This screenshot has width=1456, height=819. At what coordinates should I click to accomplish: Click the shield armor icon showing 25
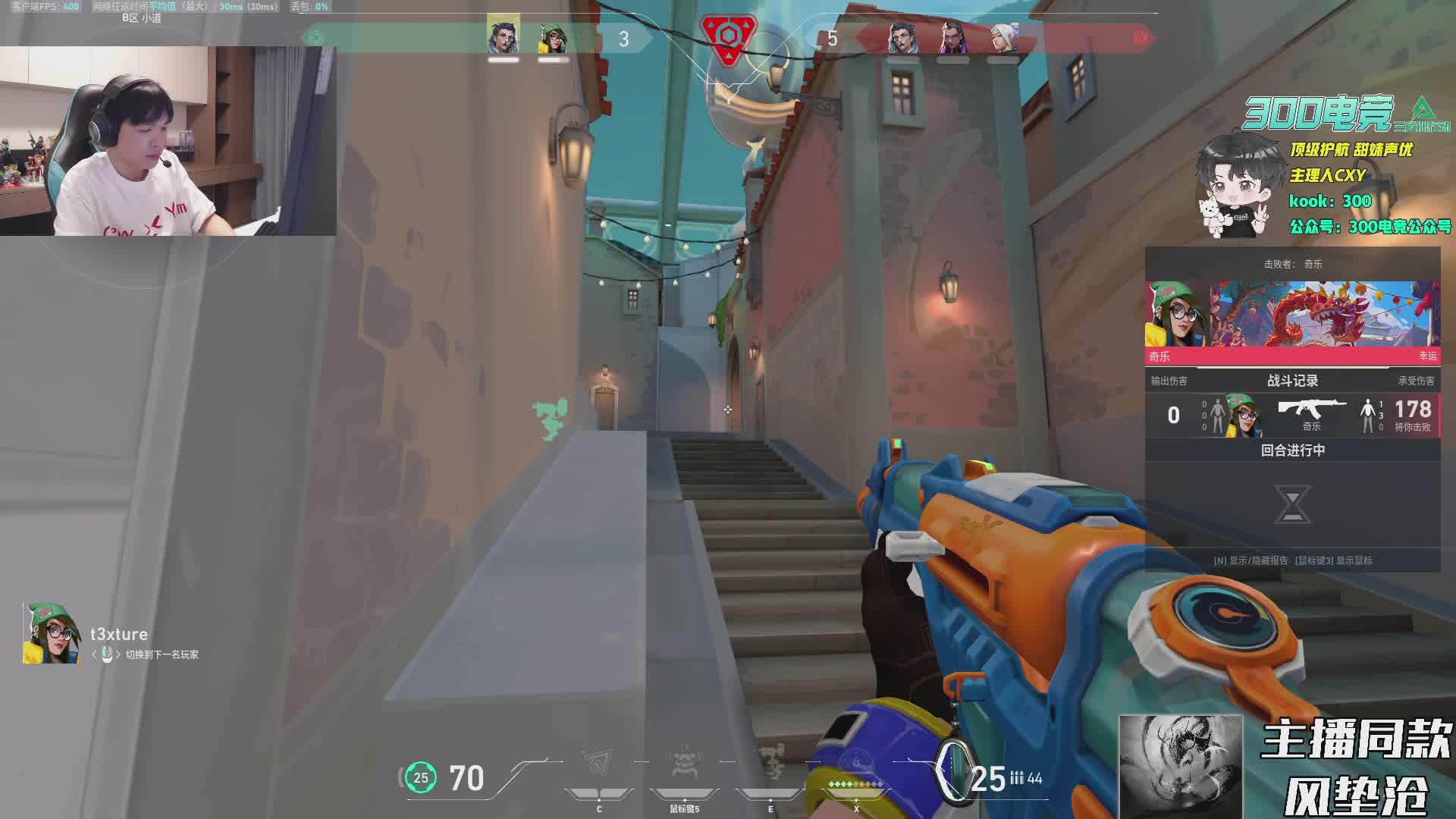421,778
